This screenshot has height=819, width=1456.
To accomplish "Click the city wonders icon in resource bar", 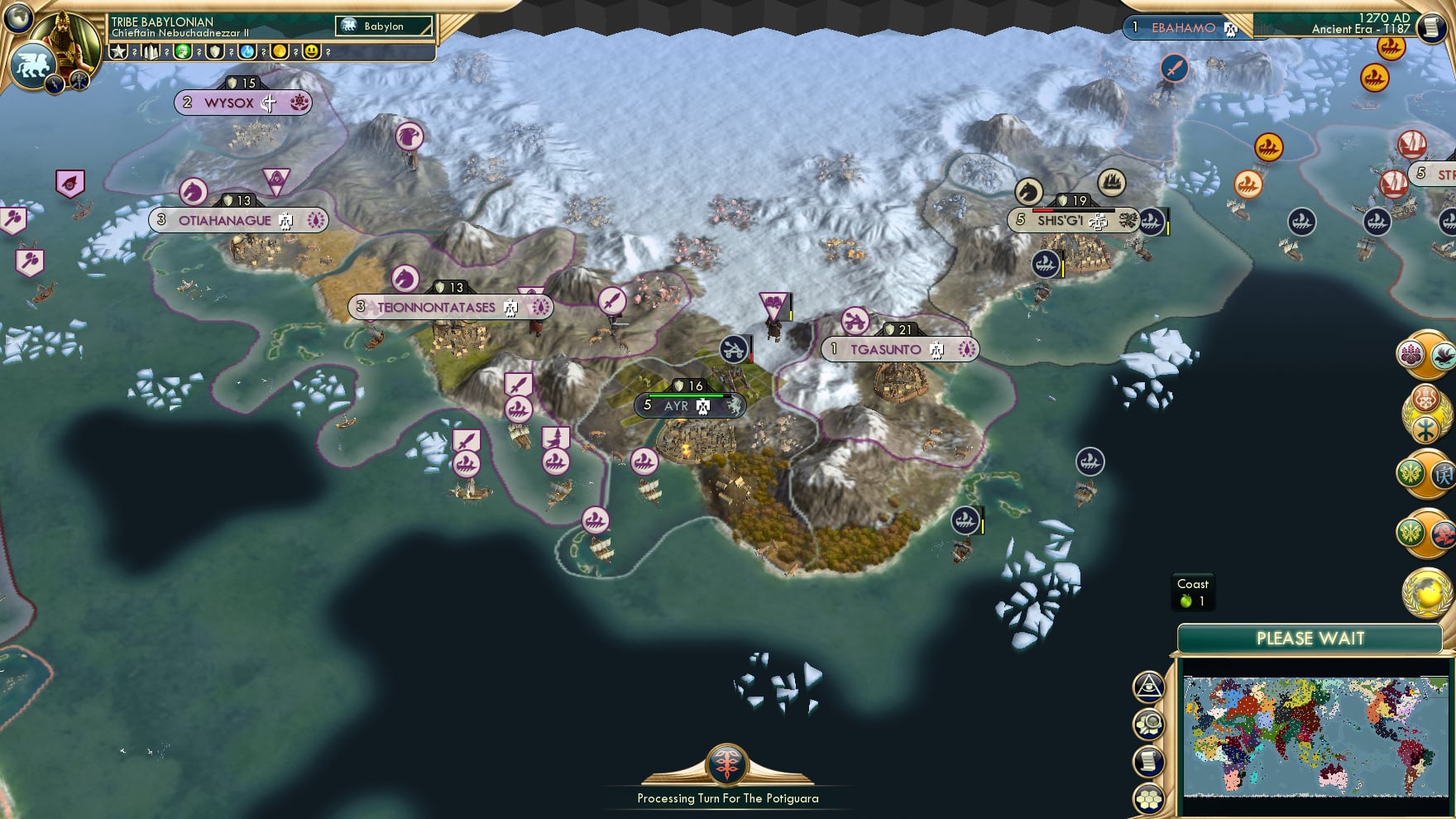I will pyautogui.click(x=151, y=51).
